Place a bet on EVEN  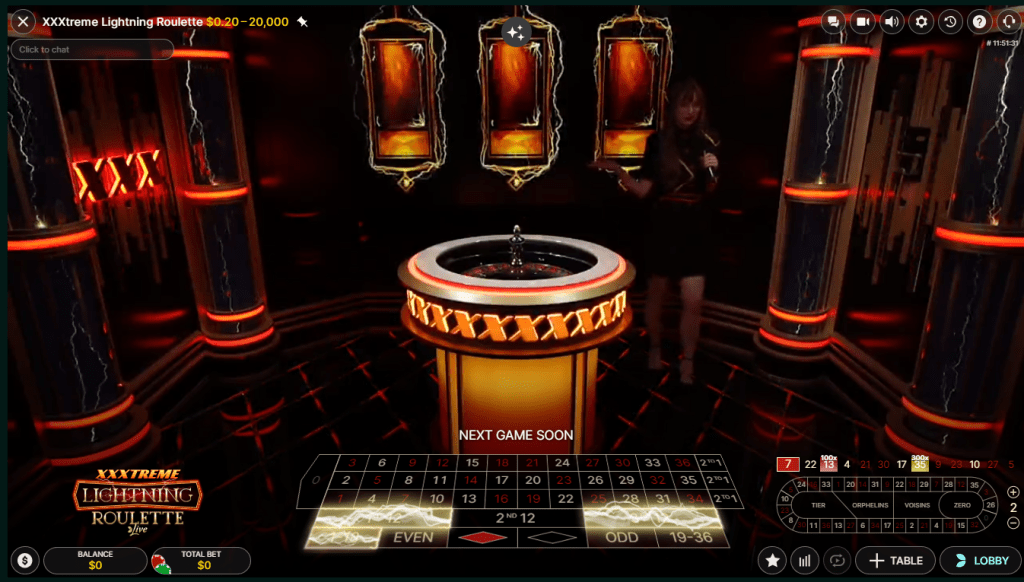click(x=413, y=537)
